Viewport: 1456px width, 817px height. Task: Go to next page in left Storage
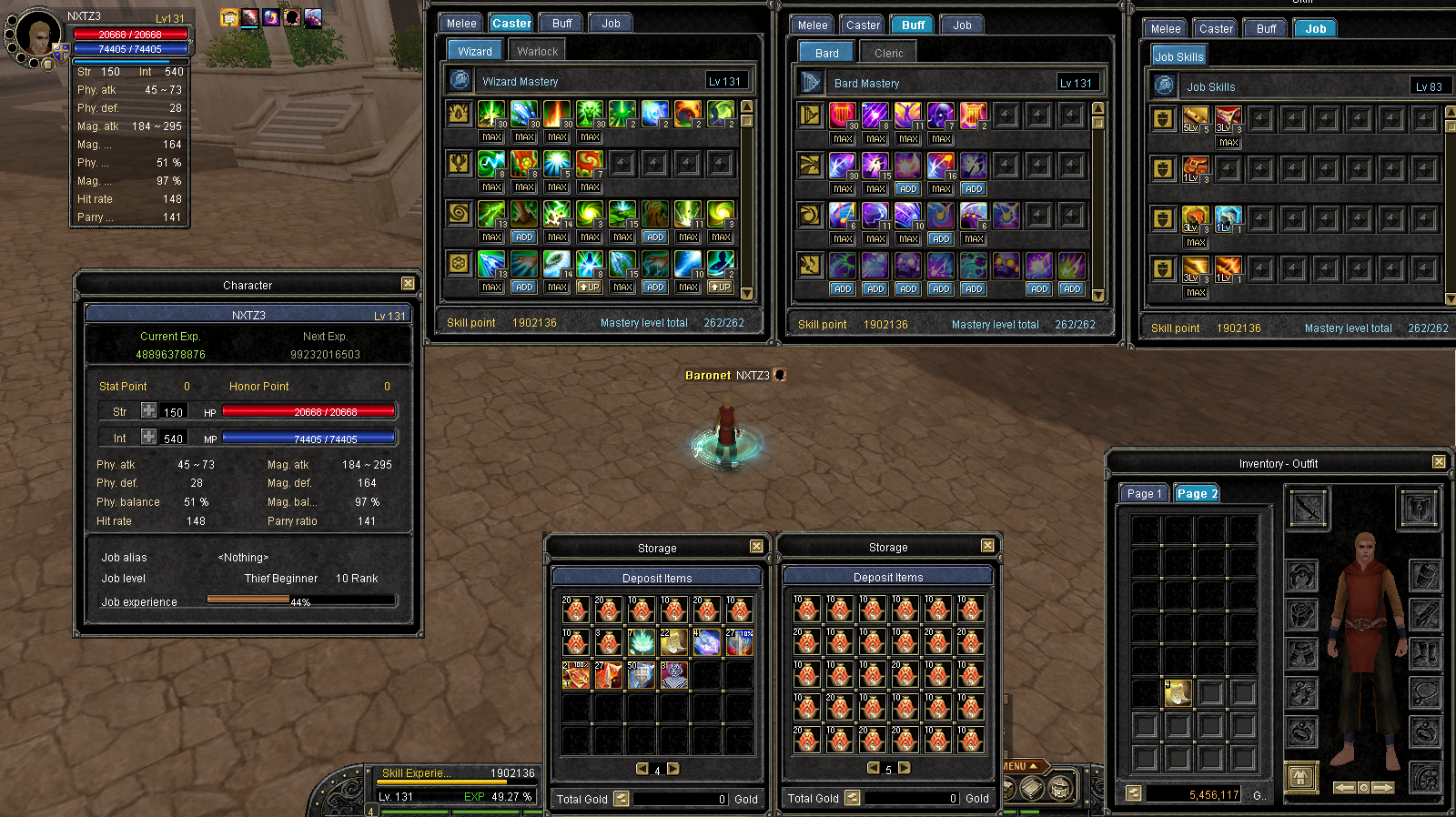(x=673, y=769)
